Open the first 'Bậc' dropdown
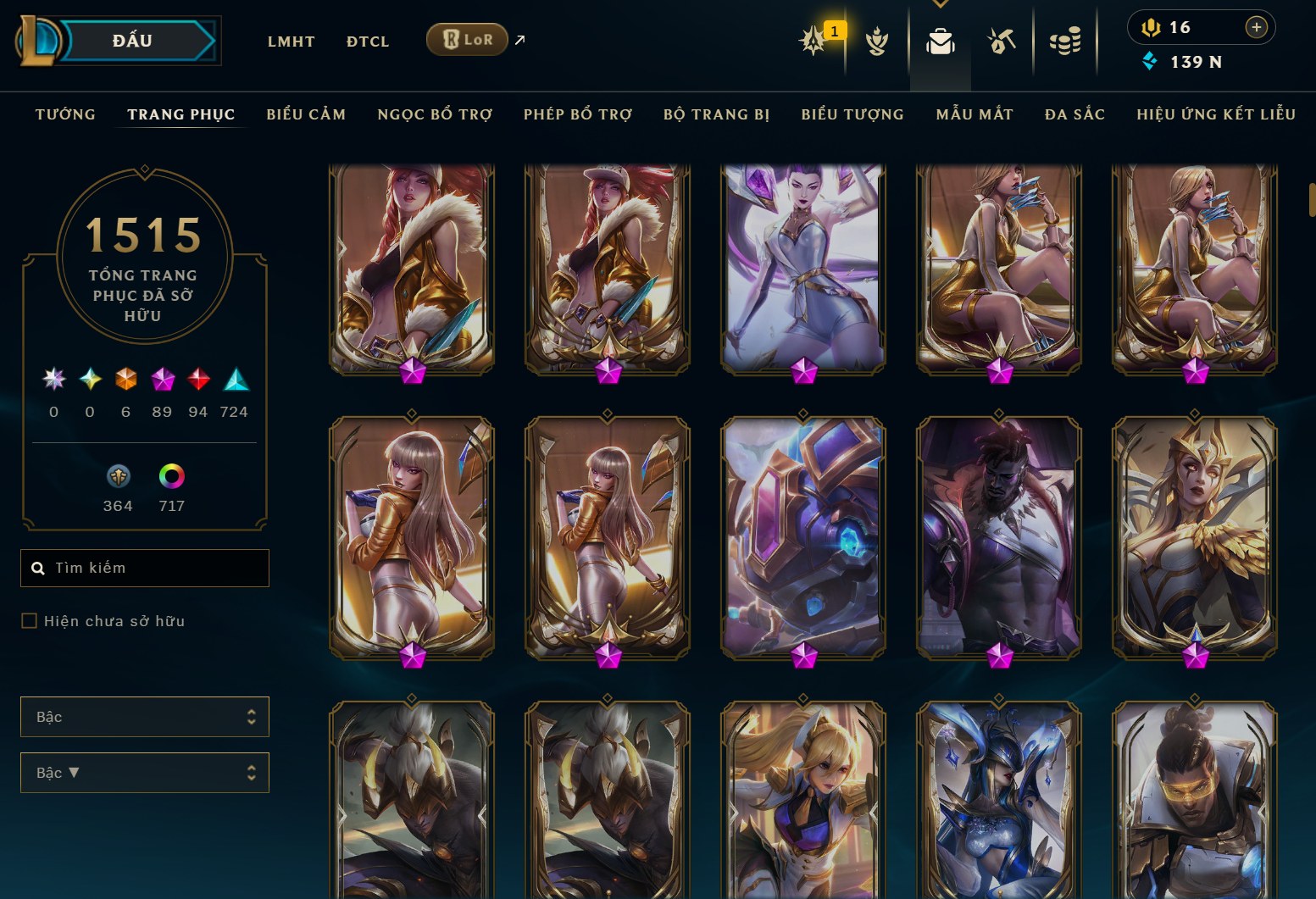The image size is (1316, 899). pyautogui.click(x=144, y=716)
